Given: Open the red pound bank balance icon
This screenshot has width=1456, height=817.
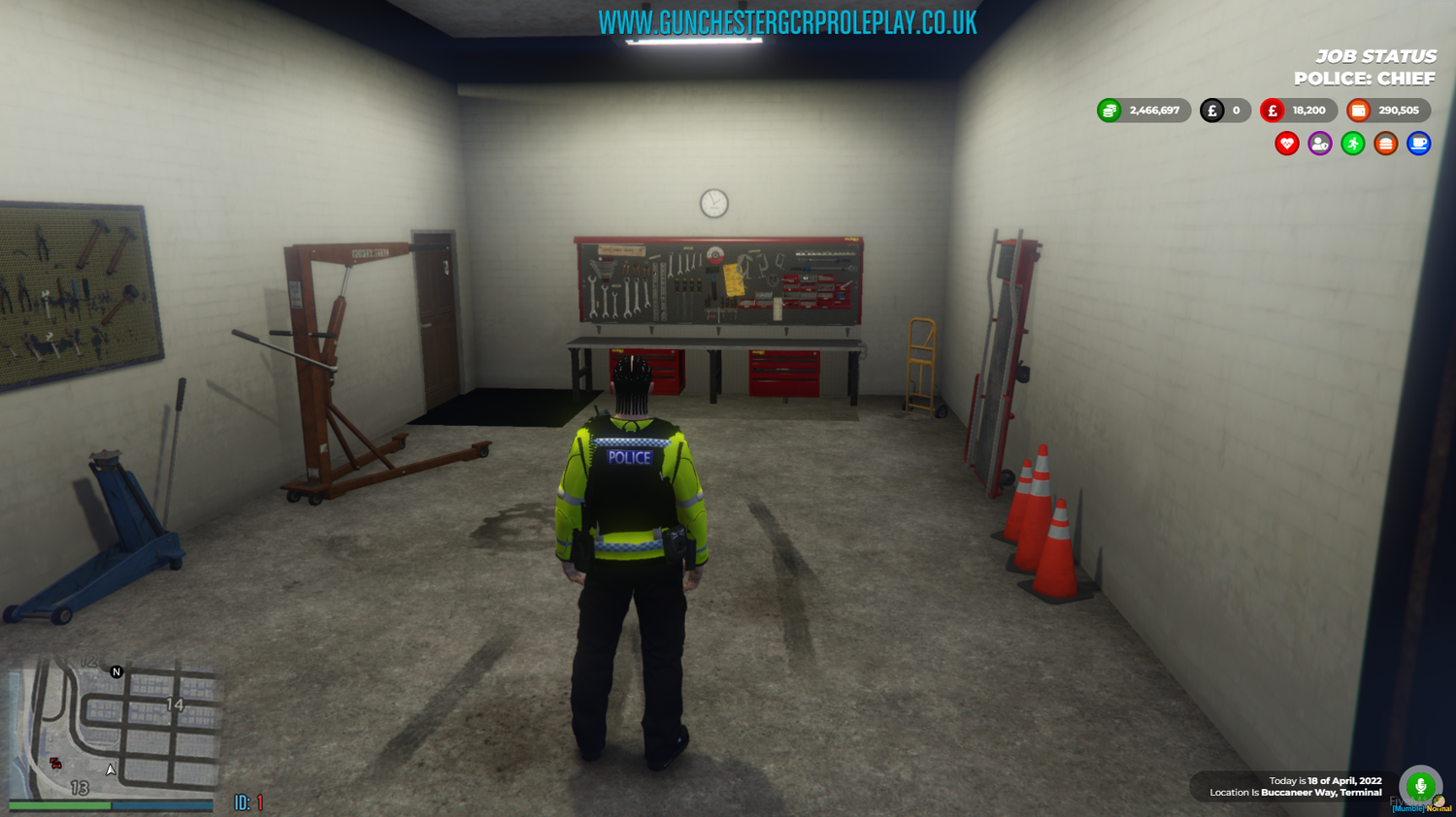Looking at the screenshot, I should 1272,110.
